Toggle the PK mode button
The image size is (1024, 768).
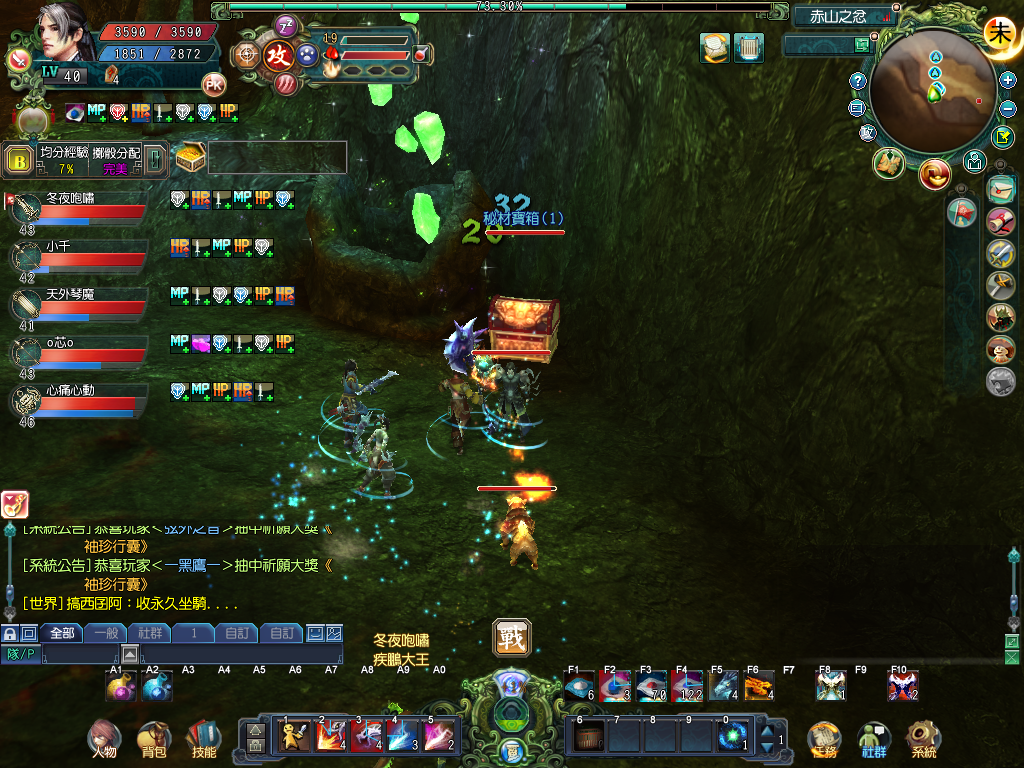[x=213, y=84]
